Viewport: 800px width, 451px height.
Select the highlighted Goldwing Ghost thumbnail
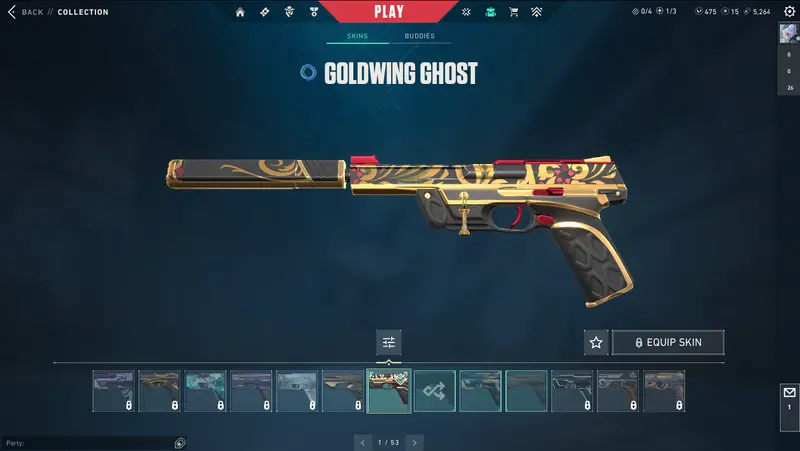(x=389, y=391)
